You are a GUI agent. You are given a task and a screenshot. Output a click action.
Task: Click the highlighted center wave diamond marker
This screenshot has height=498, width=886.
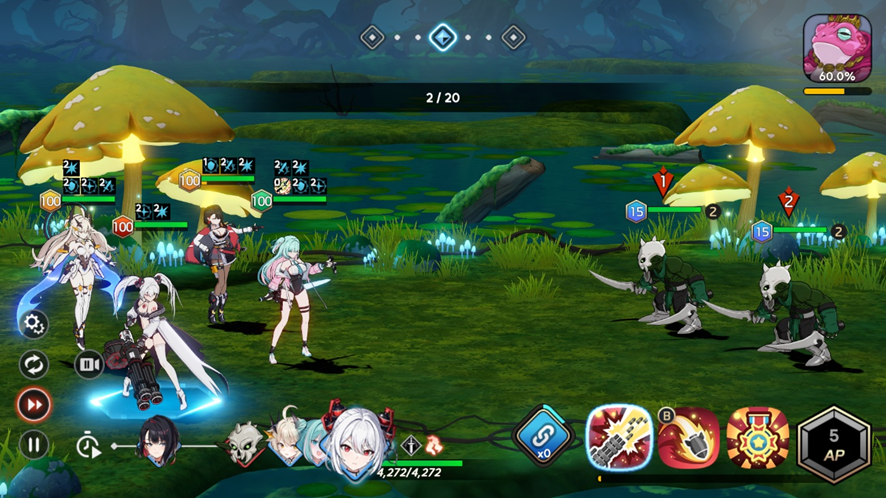pos(443,38)
